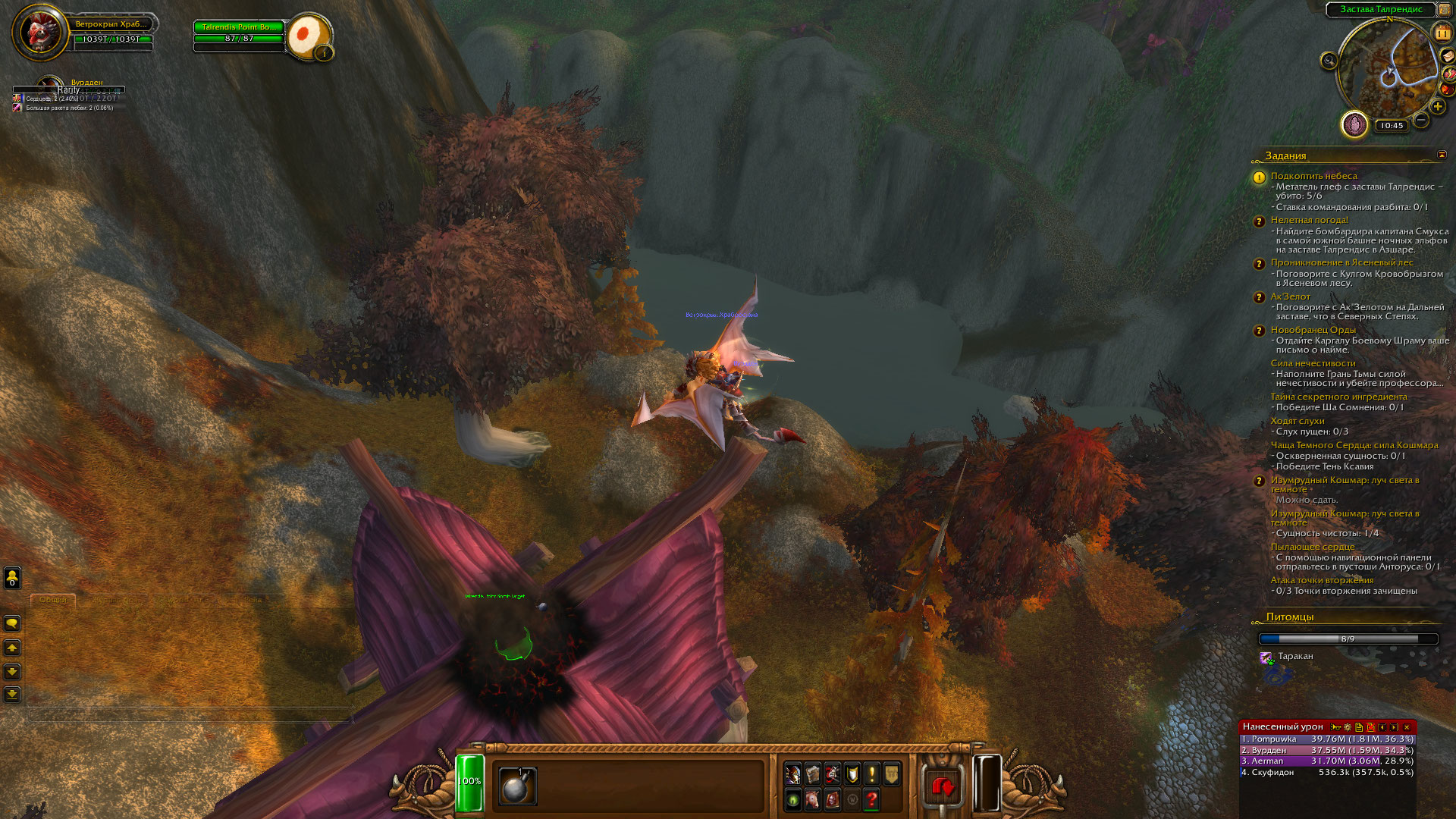1456x819 pixels.
Task: Select Pompuwka row in damage meter
Action: (x=1327, y=739)
